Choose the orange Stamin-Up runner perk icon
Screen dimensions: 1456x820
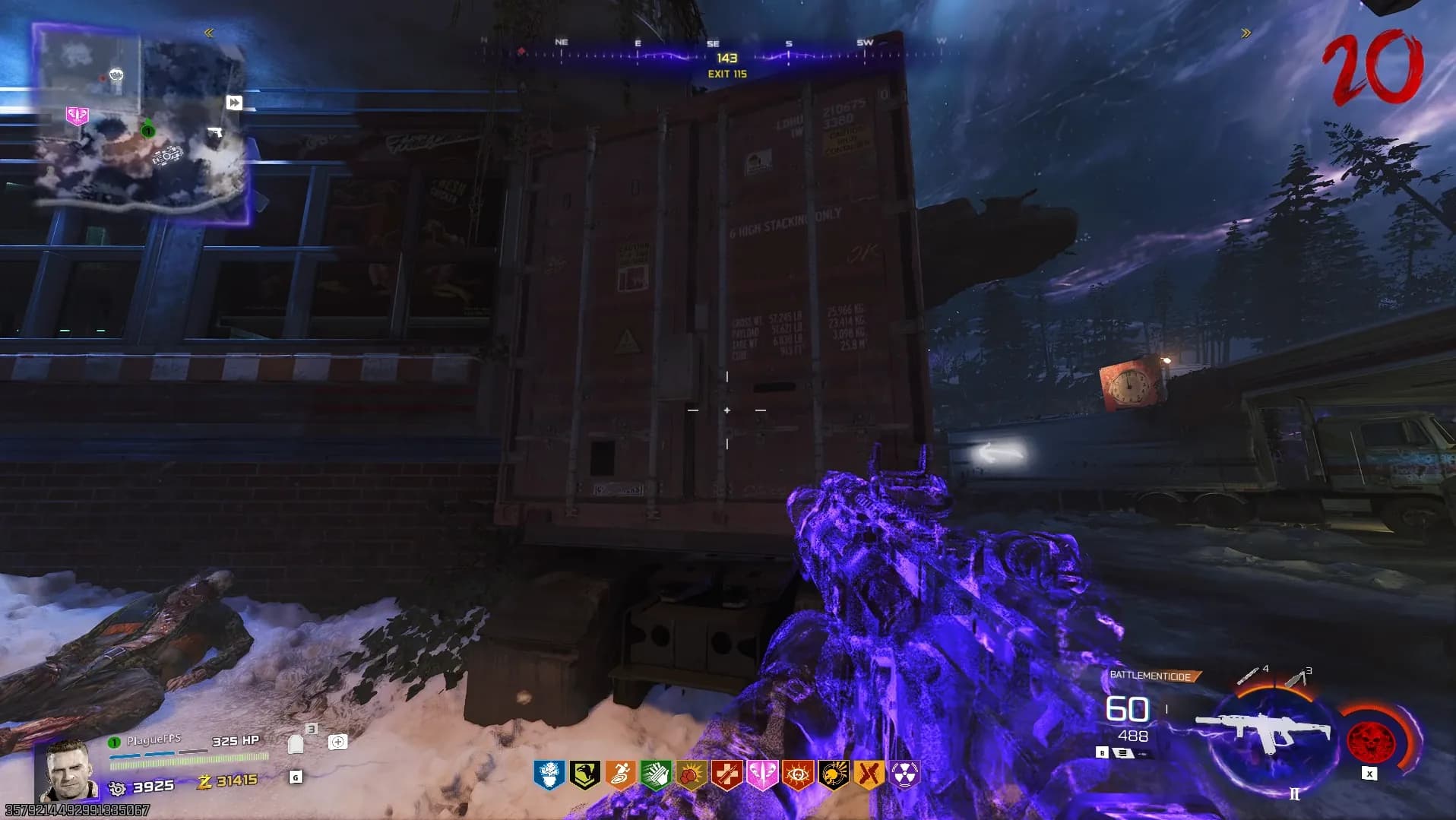620,774
